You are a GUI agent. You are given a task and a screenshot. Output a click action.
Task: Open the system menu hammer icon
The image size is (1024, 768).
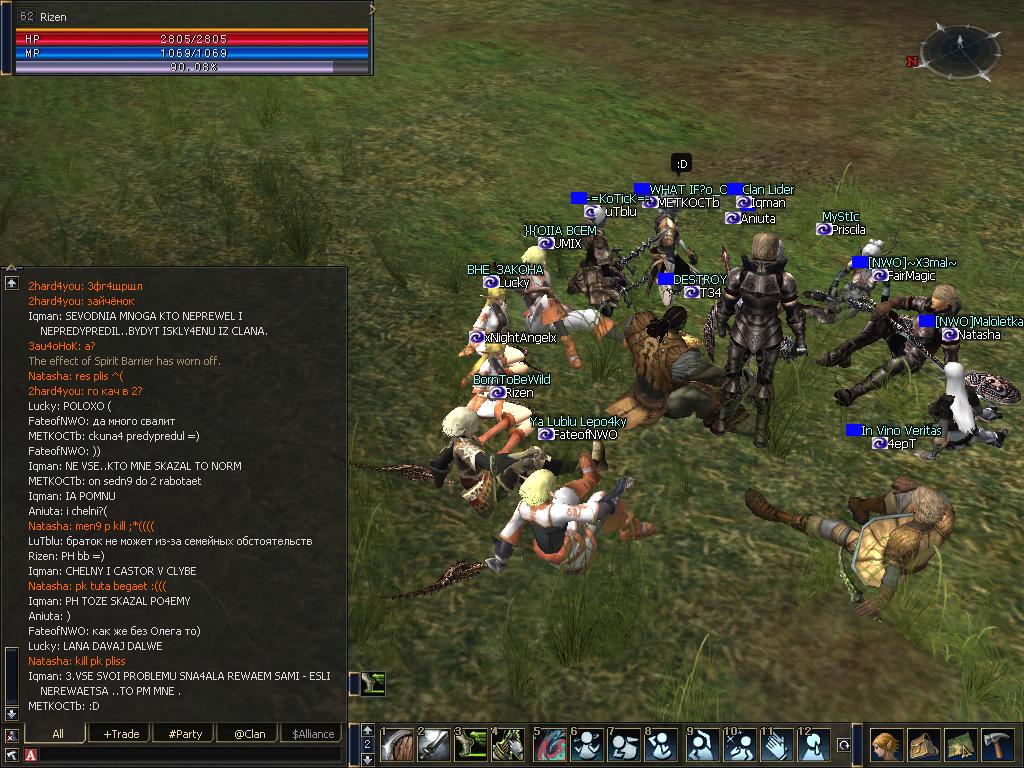[x=997, y=745]
